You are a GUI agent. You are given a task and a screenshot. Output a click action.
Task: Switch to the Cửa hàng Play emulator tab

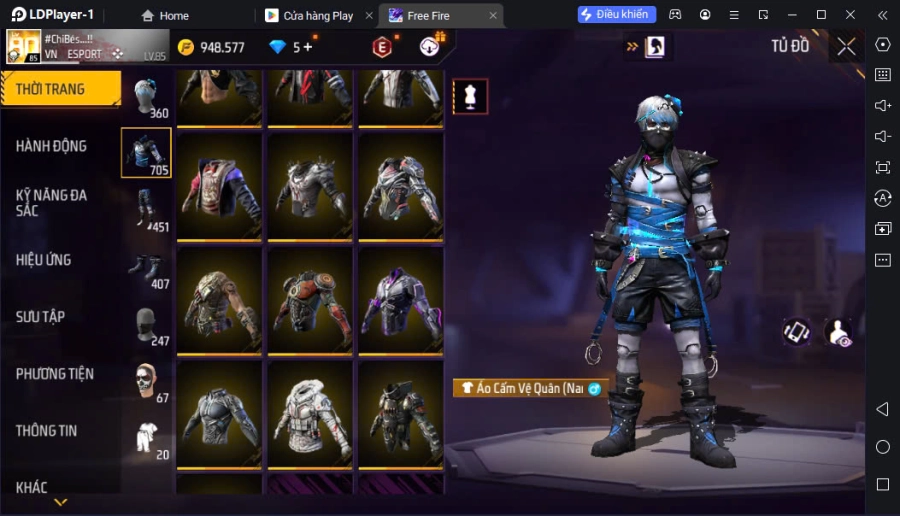click(x=317, y=16)
